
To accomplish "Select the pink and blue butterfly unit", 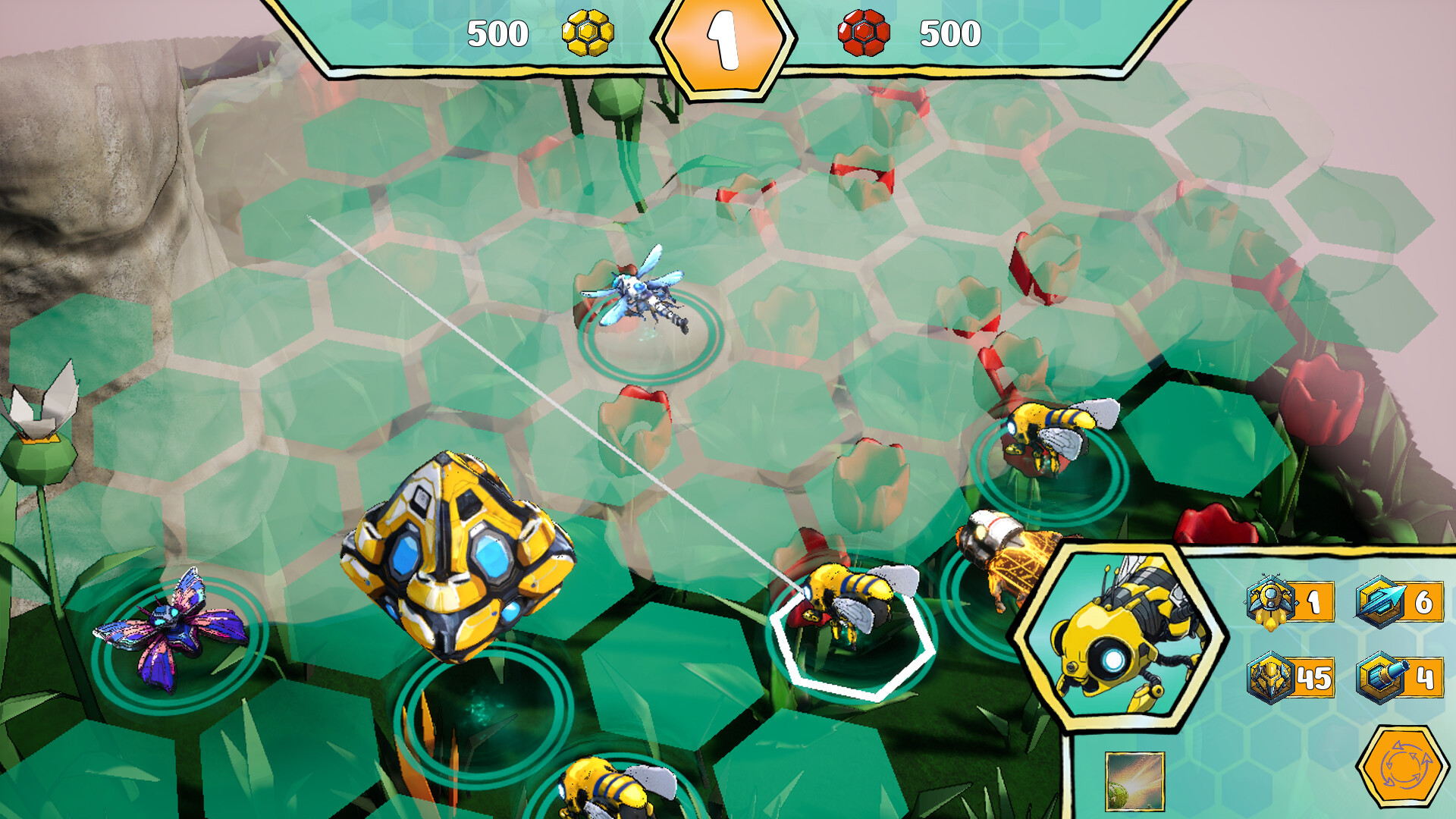I will [173, 628].
